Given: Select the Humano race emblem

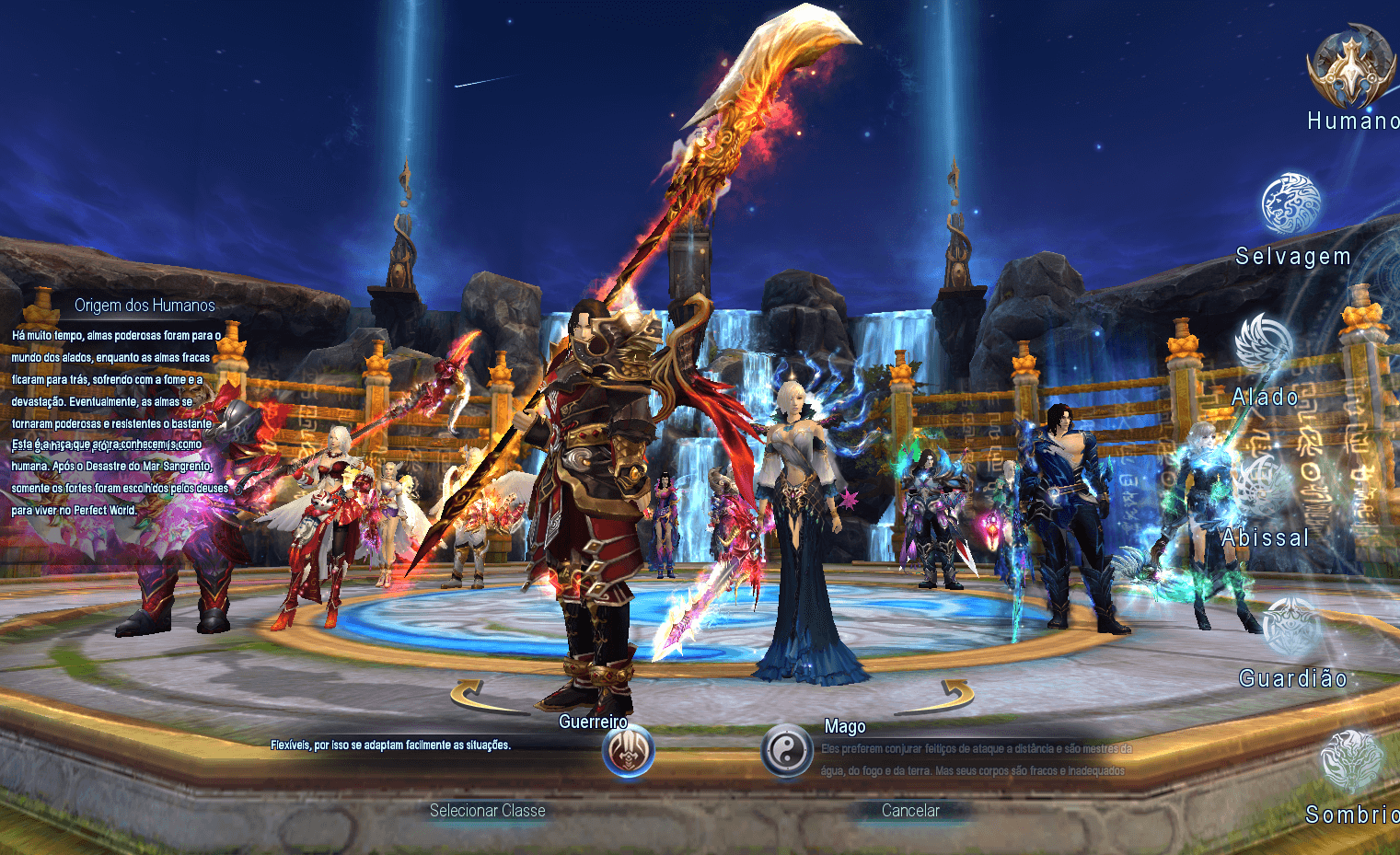Looking at the screenshot, I should (x=1350, y=69).
